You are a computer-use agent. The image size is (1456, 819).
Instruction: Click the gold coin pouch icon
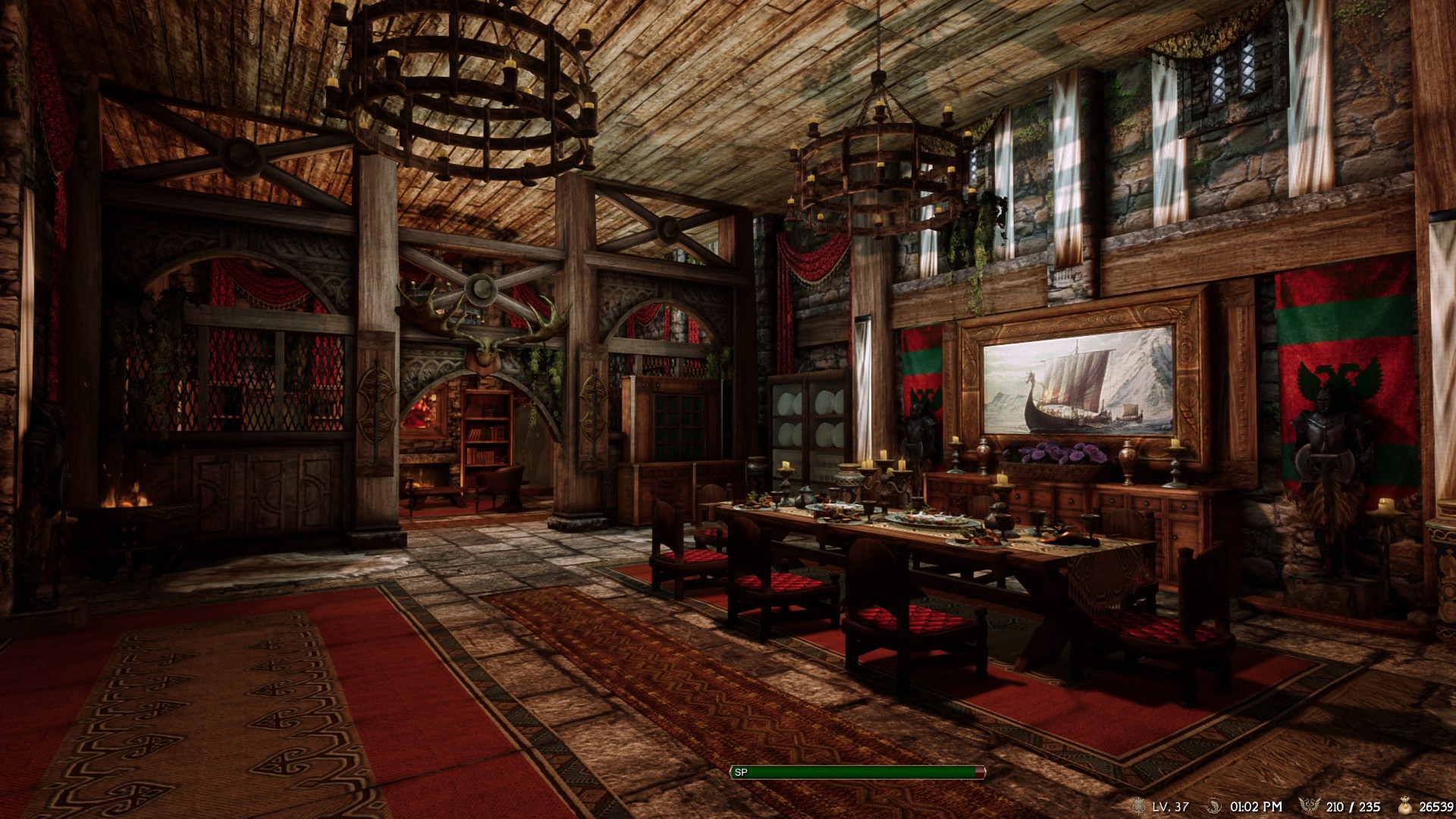coord(1406,806)
